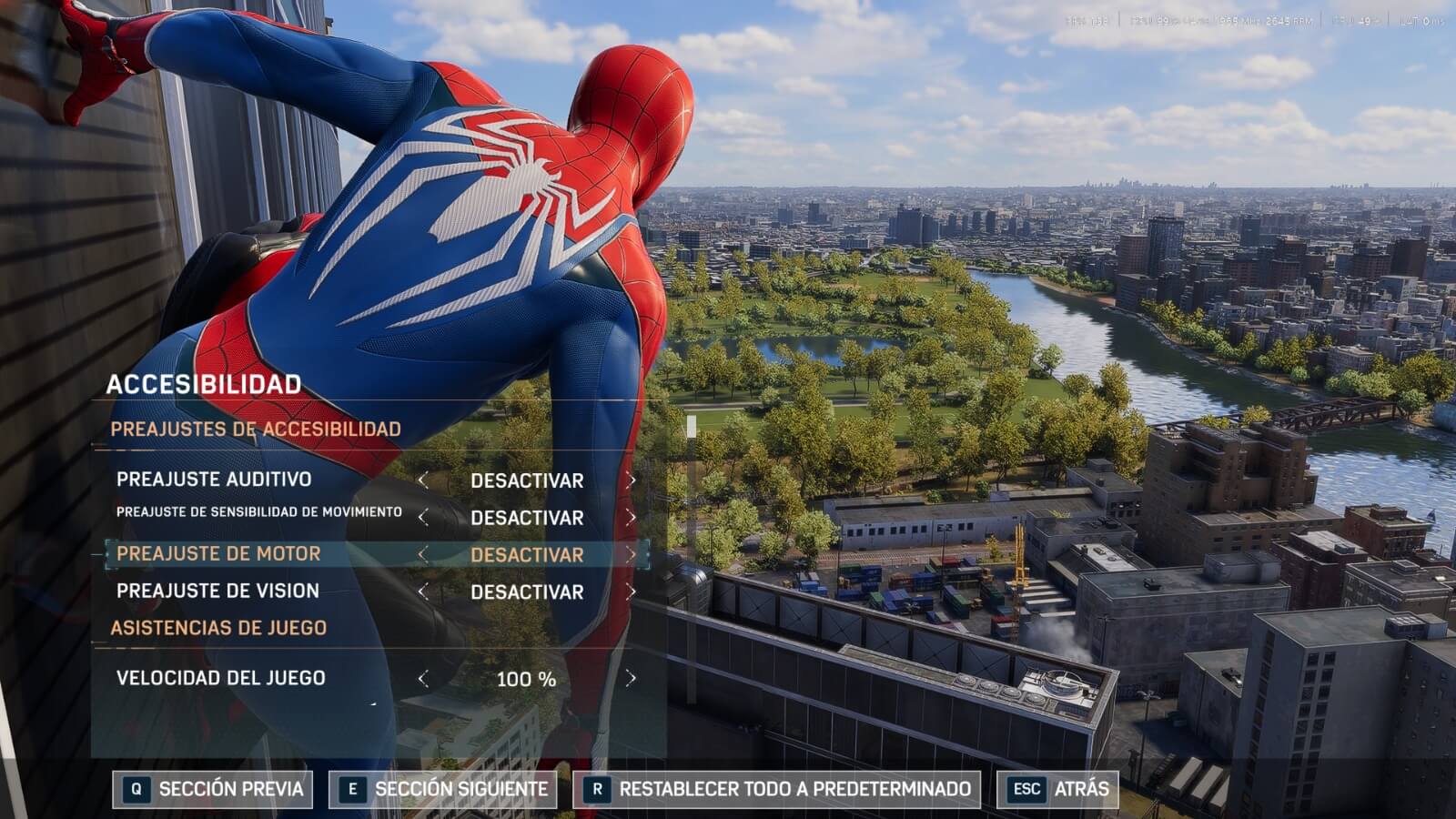Toggle Preajuste de Motor with right arrow
The image size is (1456, 819).
[631, 554]
